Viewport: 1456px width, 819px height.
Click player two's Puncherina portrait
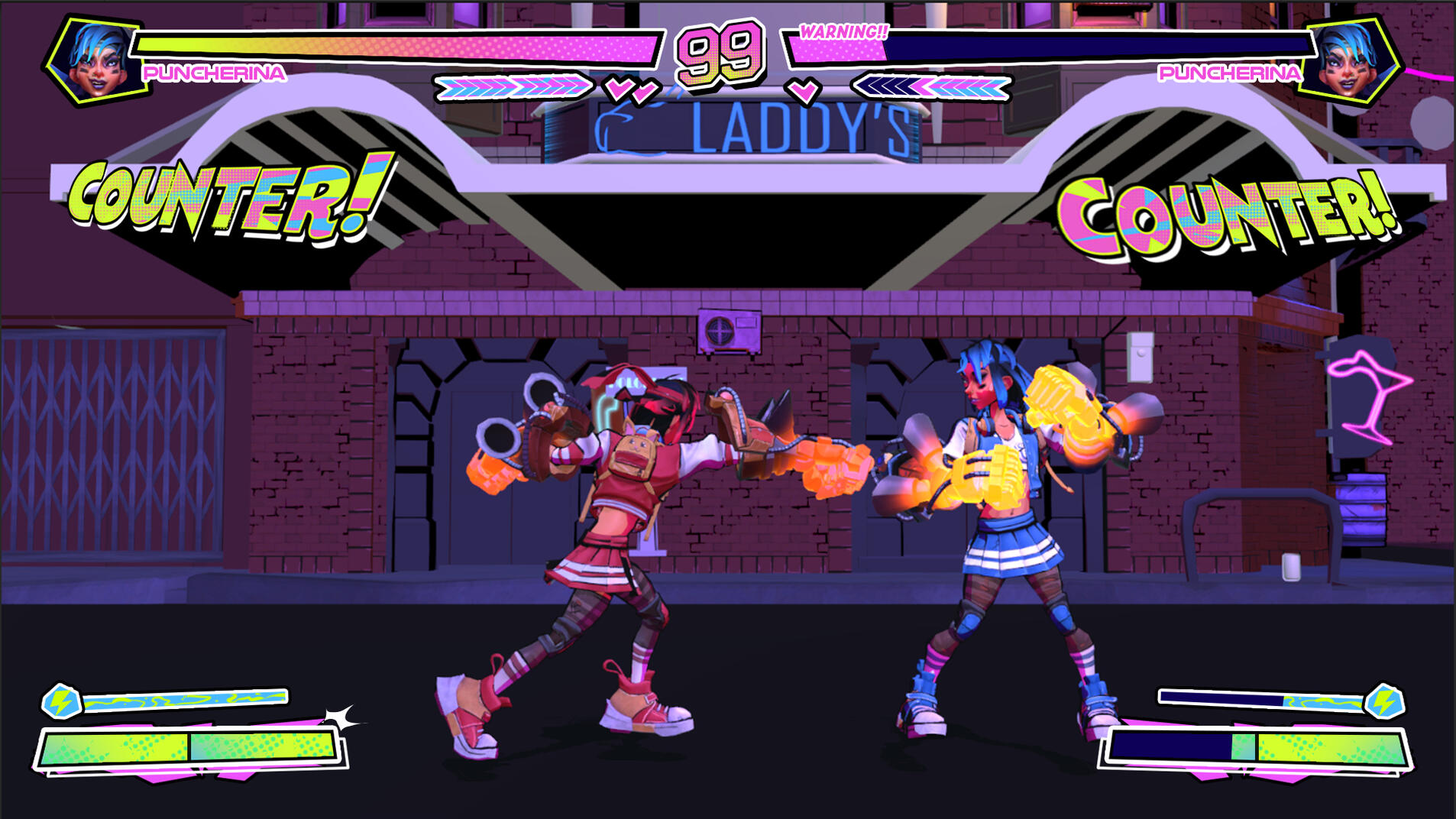(x=1351, y=60)
